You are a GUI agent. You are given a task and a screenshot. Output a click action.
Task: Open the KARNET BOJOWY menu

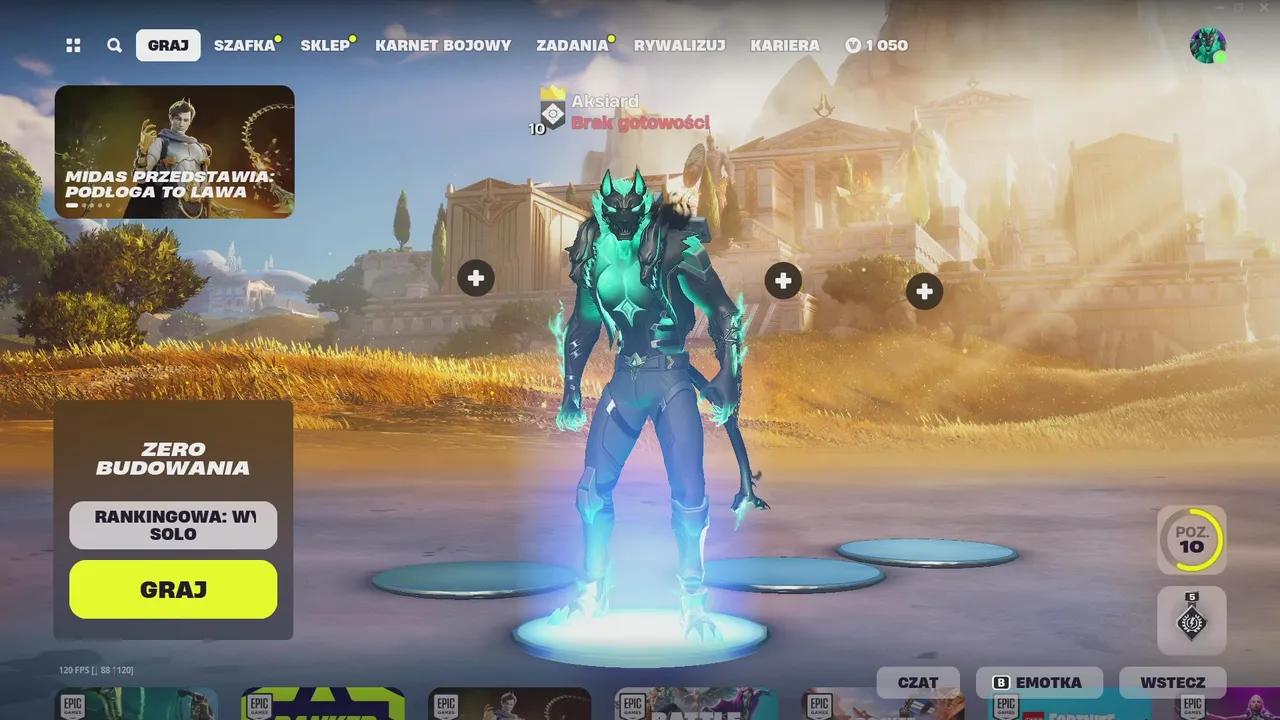443,45
